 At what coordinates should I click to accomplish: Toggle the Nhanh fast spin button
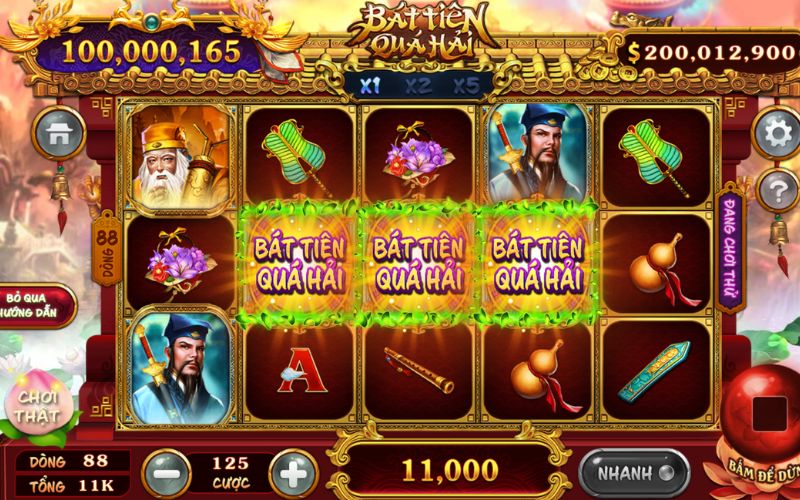[x=634, y=472]
